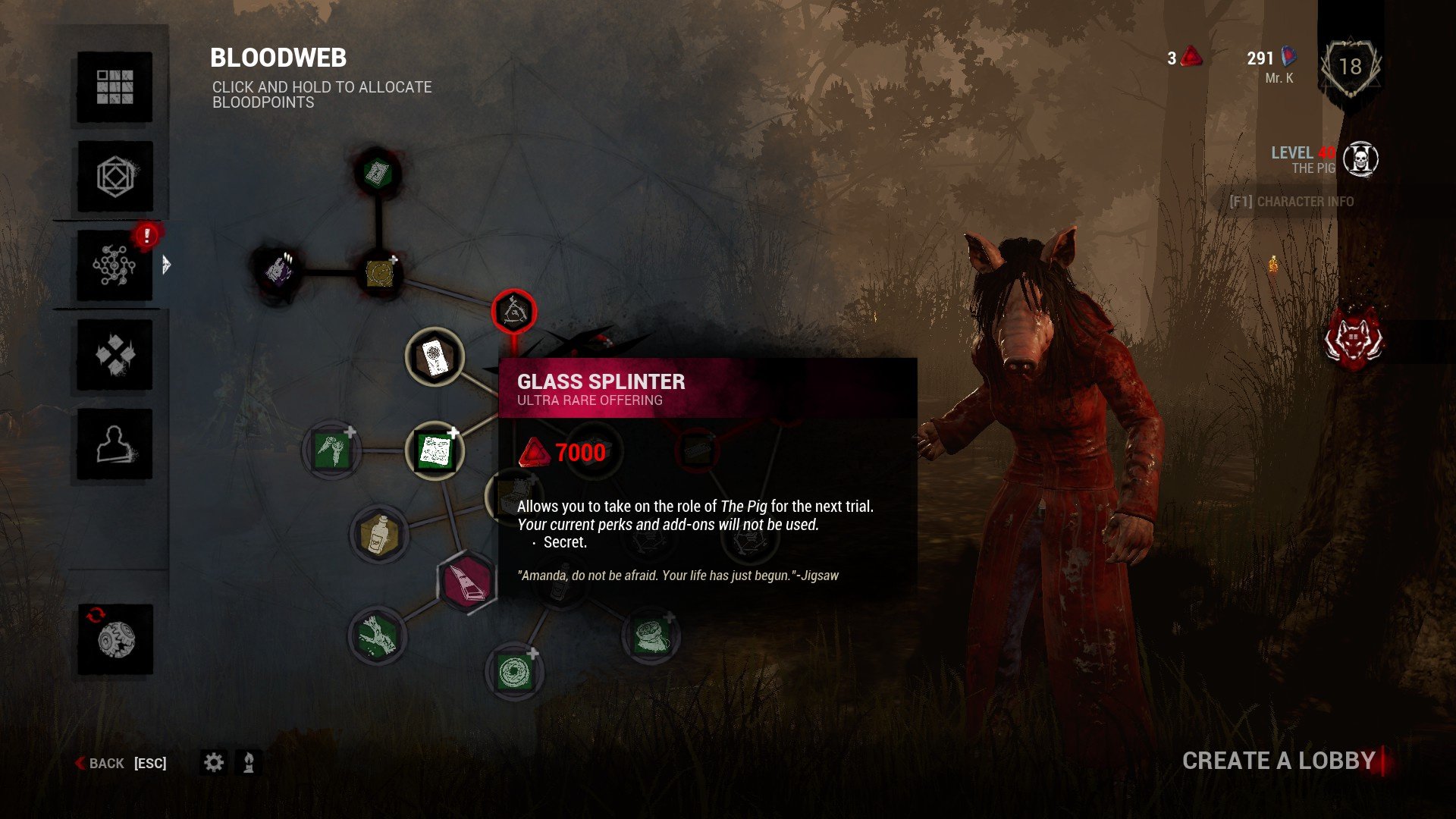The image size is (1456, 819).
Task: Open the four-arrows offerings tab
Action: [x=115, y=355]
